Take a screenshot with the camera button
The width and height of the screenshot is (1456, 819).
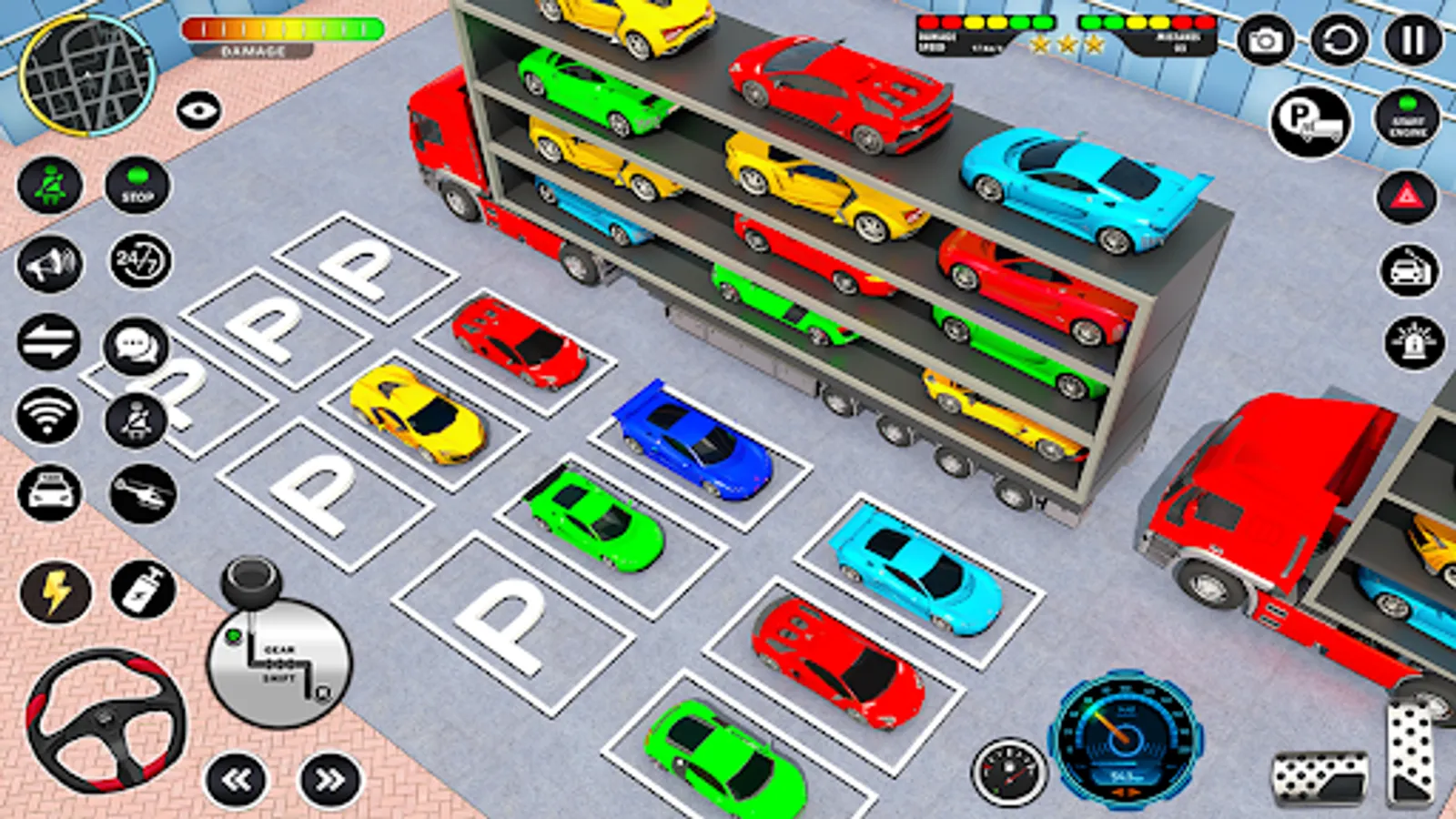(1265, 41)
